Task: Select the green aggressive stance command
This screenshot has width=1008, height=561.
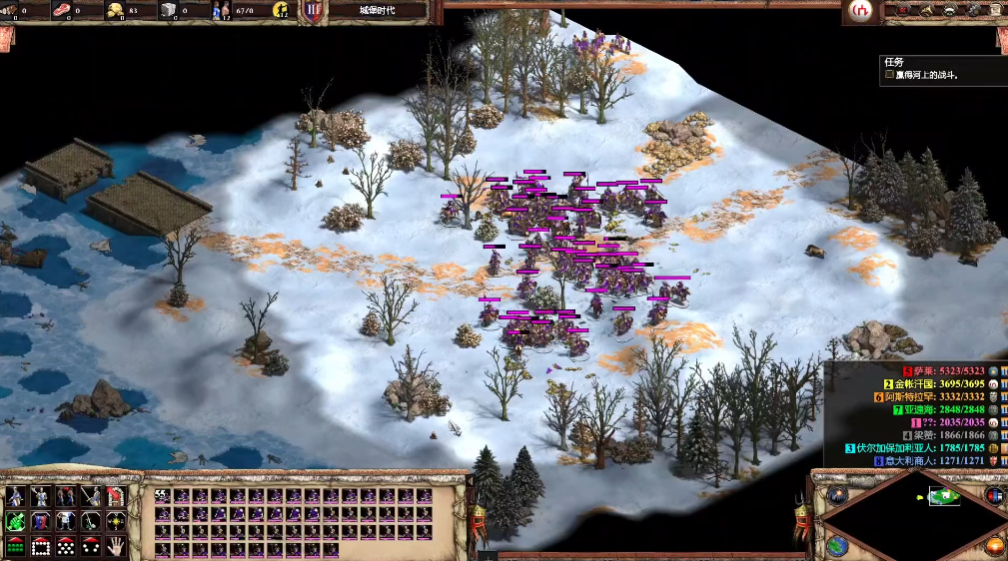Action: click(15, 521)
